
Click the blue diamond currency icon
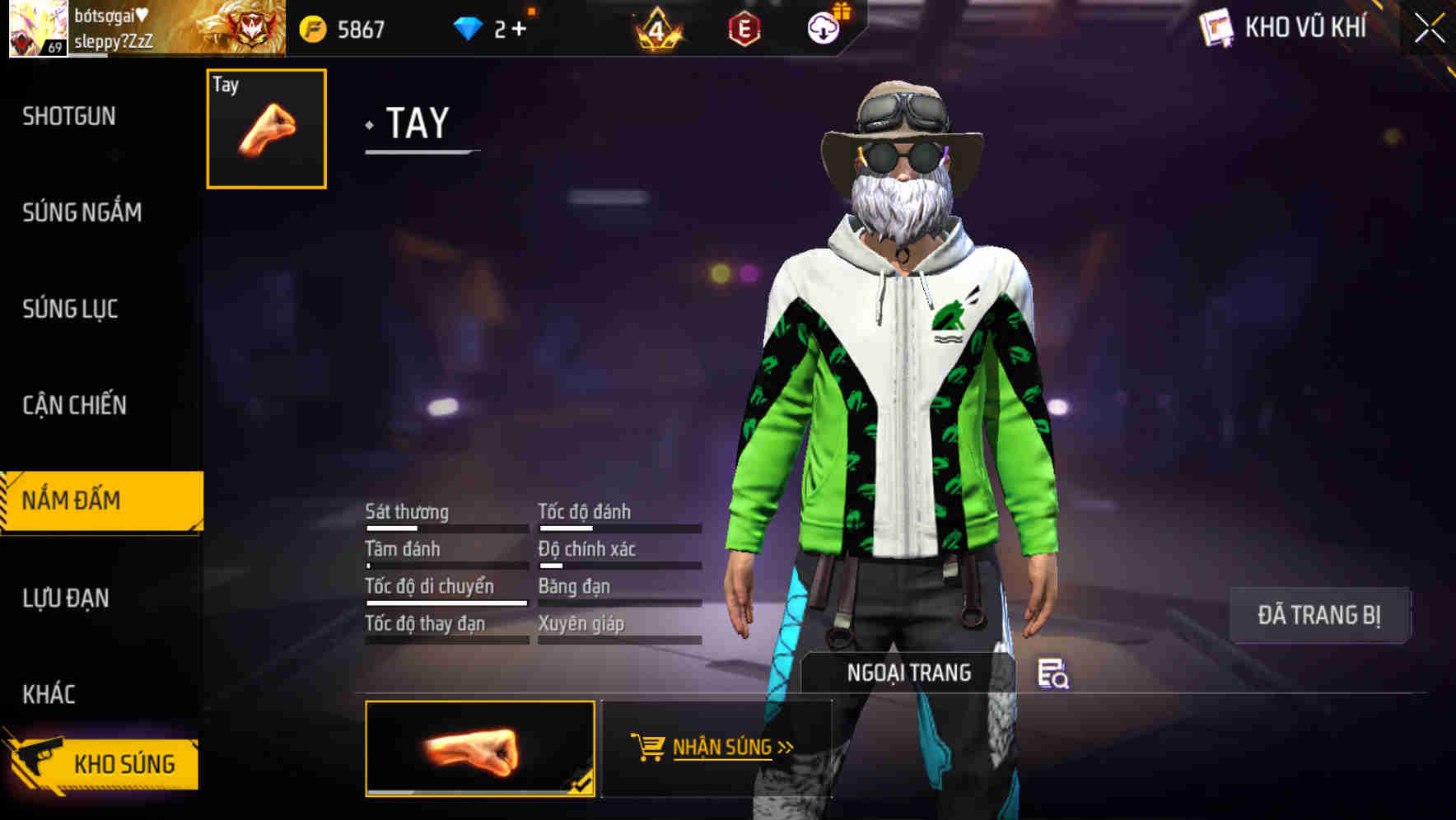coord(469,27)
